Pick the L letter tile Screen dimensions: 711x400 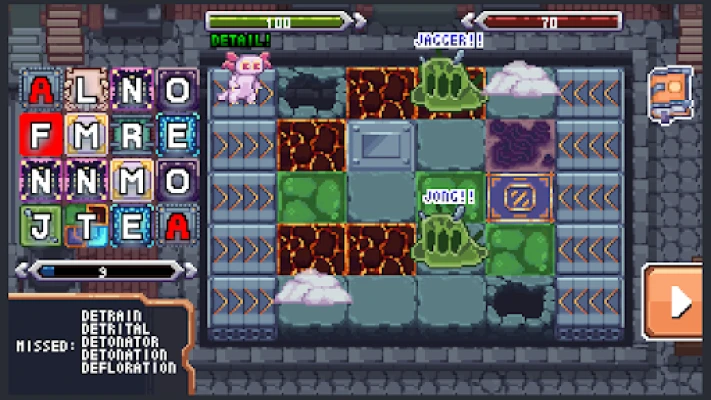tap(86, 90)
